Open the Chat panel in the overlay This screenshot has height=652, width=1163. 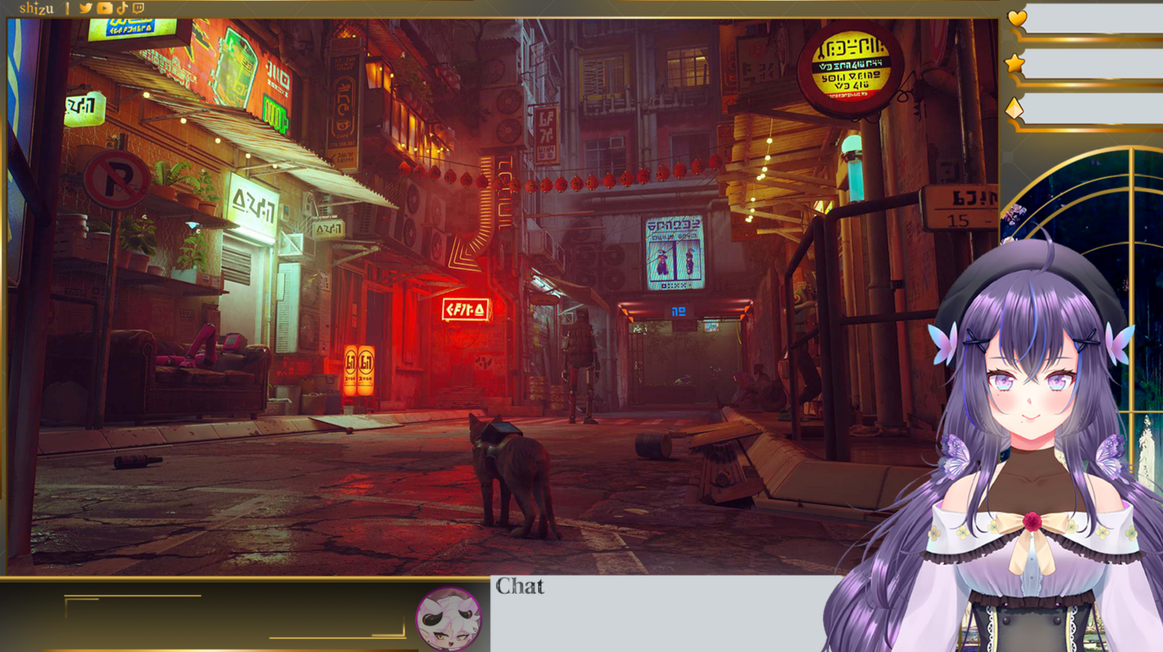pyautogui.click(x=520, y=587)
